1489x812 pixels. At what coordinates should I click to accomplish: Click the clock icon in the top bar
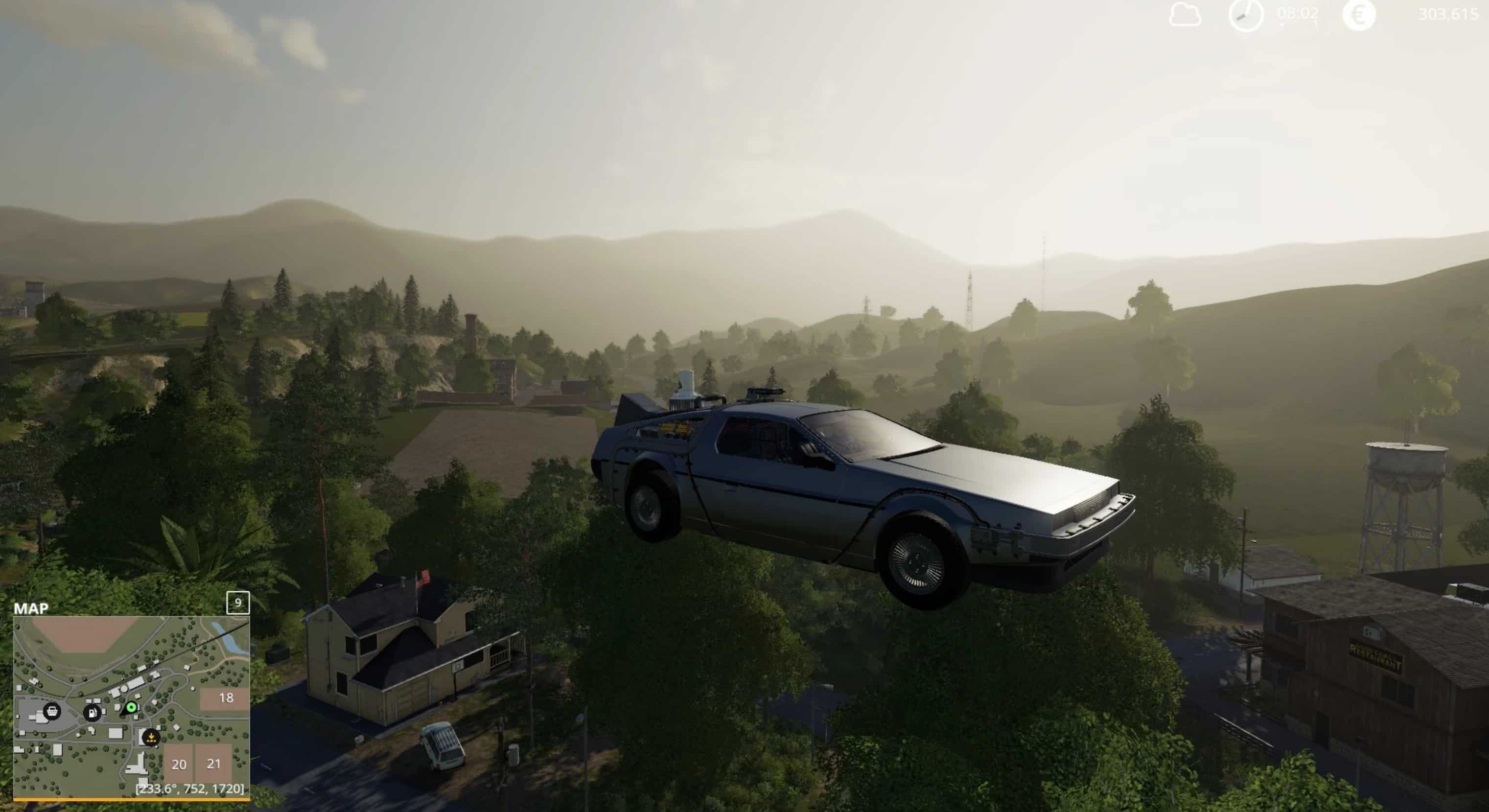click(x=1246, y=15)
